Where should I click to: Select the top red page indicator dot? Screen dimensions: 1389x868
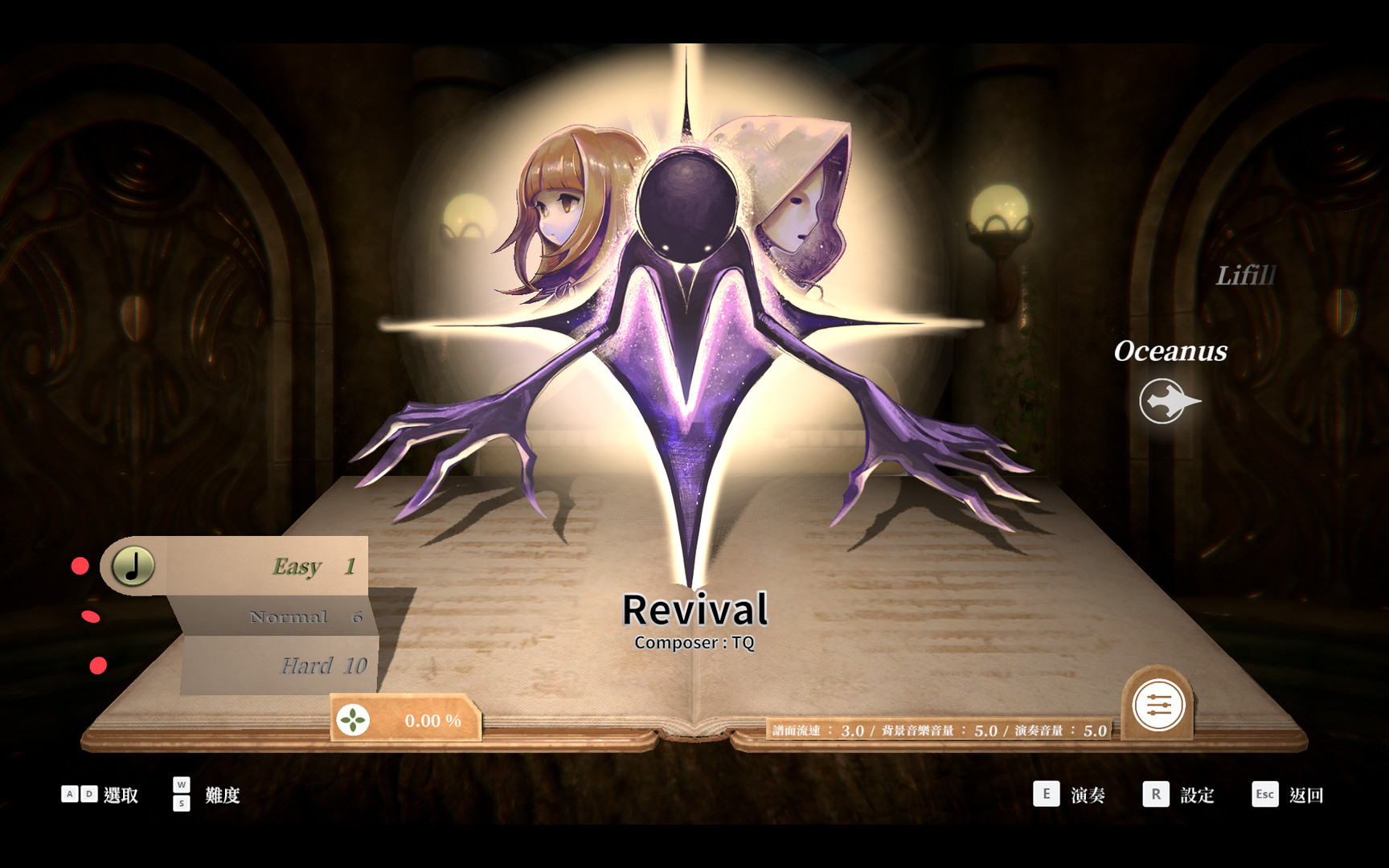(79, 566)
